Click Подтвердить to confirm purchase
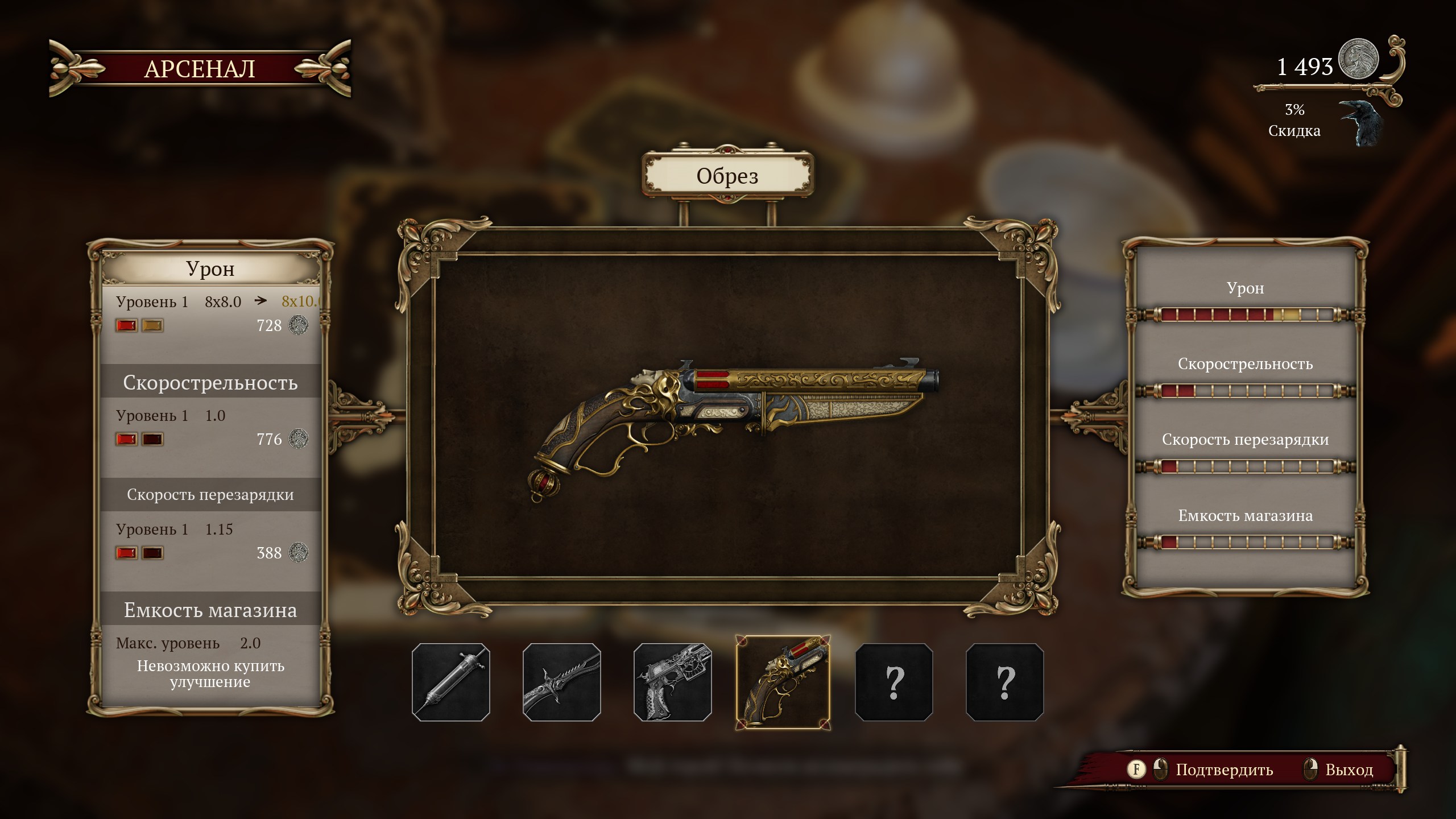 [1224, 770]
